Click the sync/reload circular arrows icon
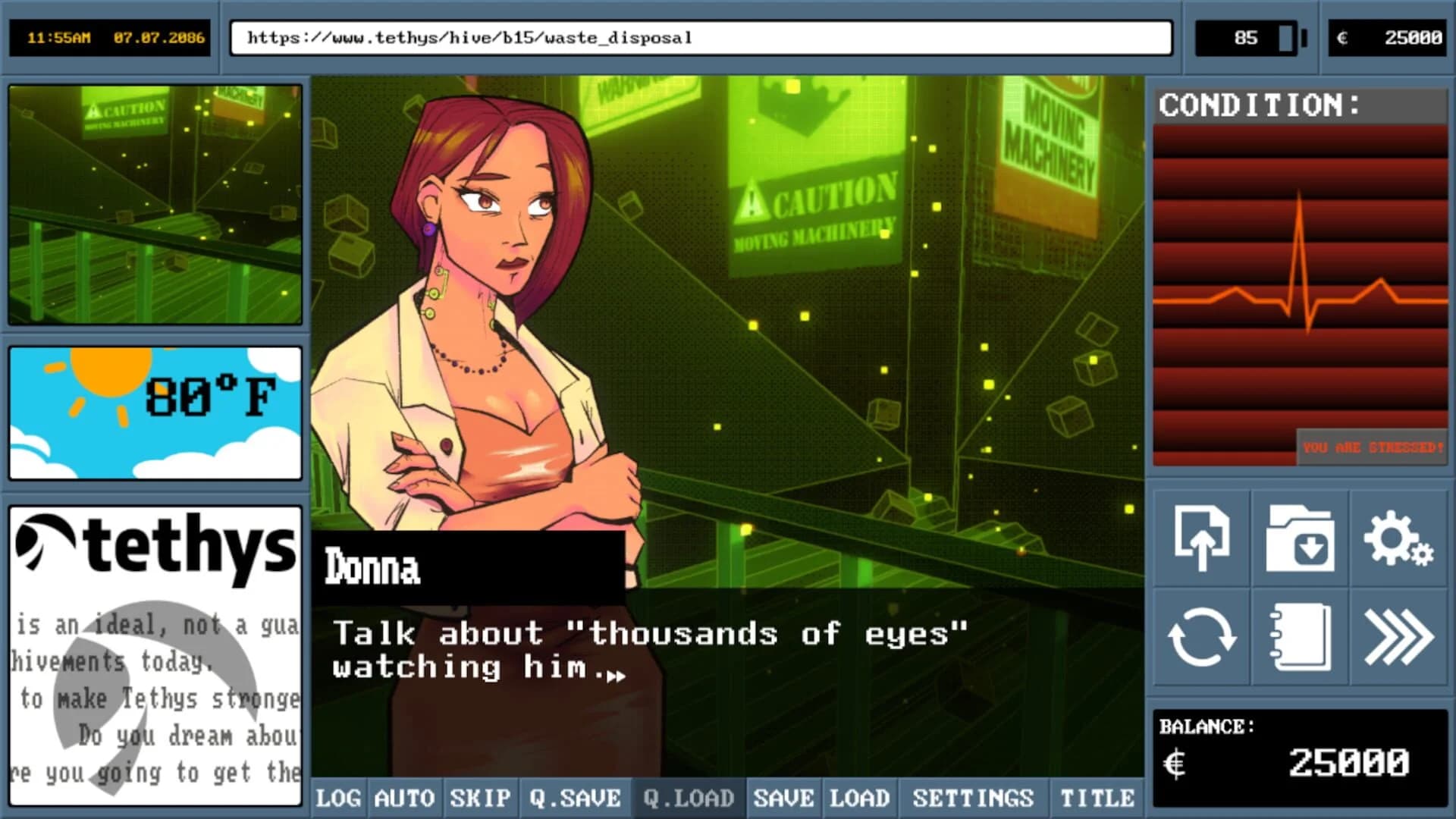1456x819 pixels. click(x=1203, y=637)
